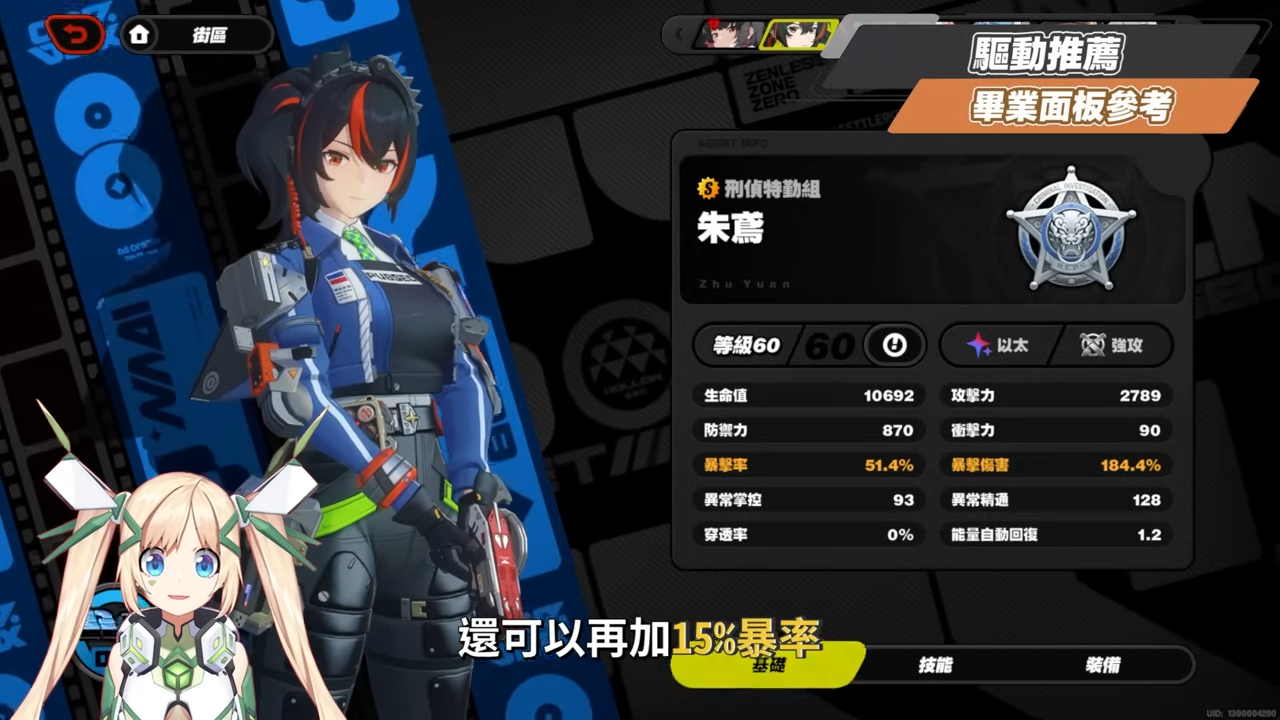This screenshot has width=1280, height=720.
Task: Switch to the 基礎 tab
Action: [767, 665]
